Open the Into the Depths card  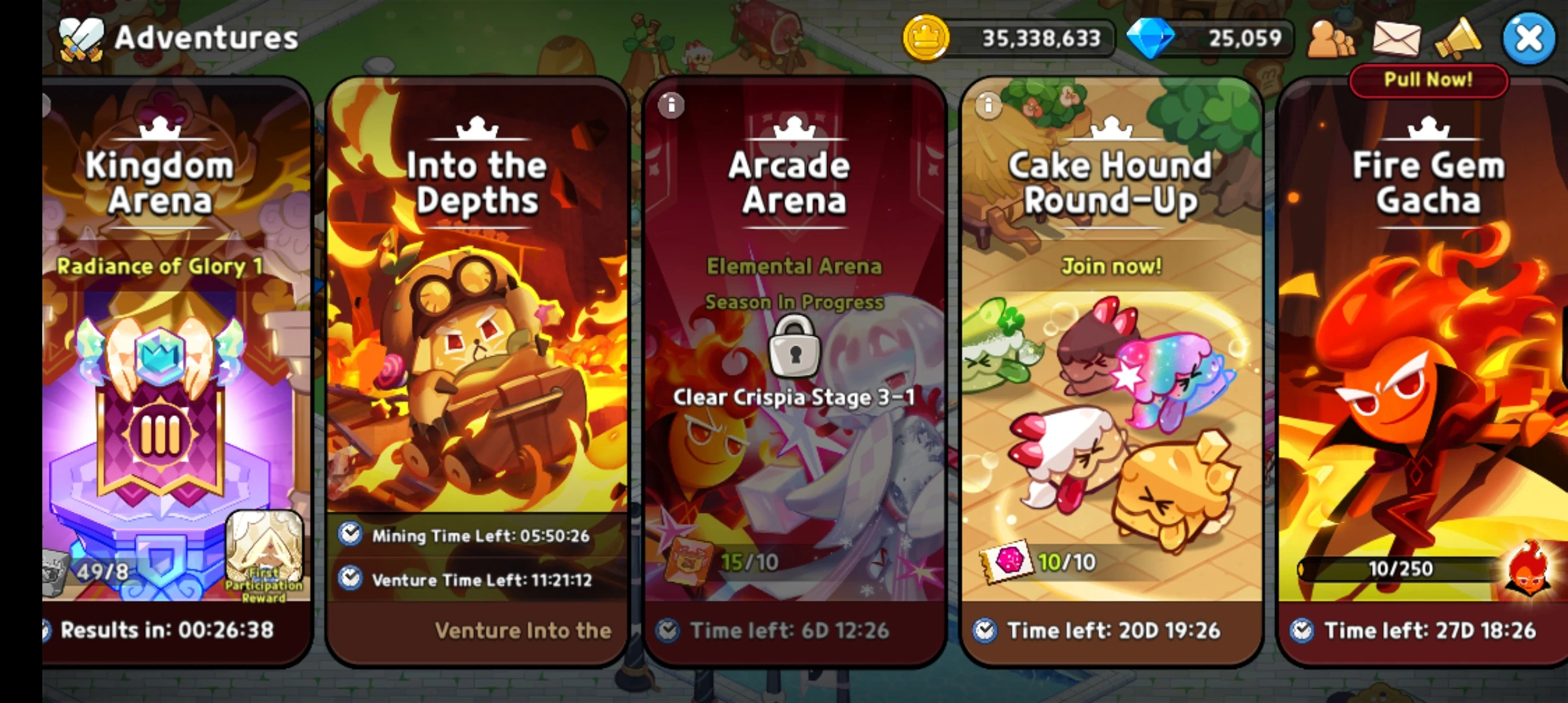point(475,365)
